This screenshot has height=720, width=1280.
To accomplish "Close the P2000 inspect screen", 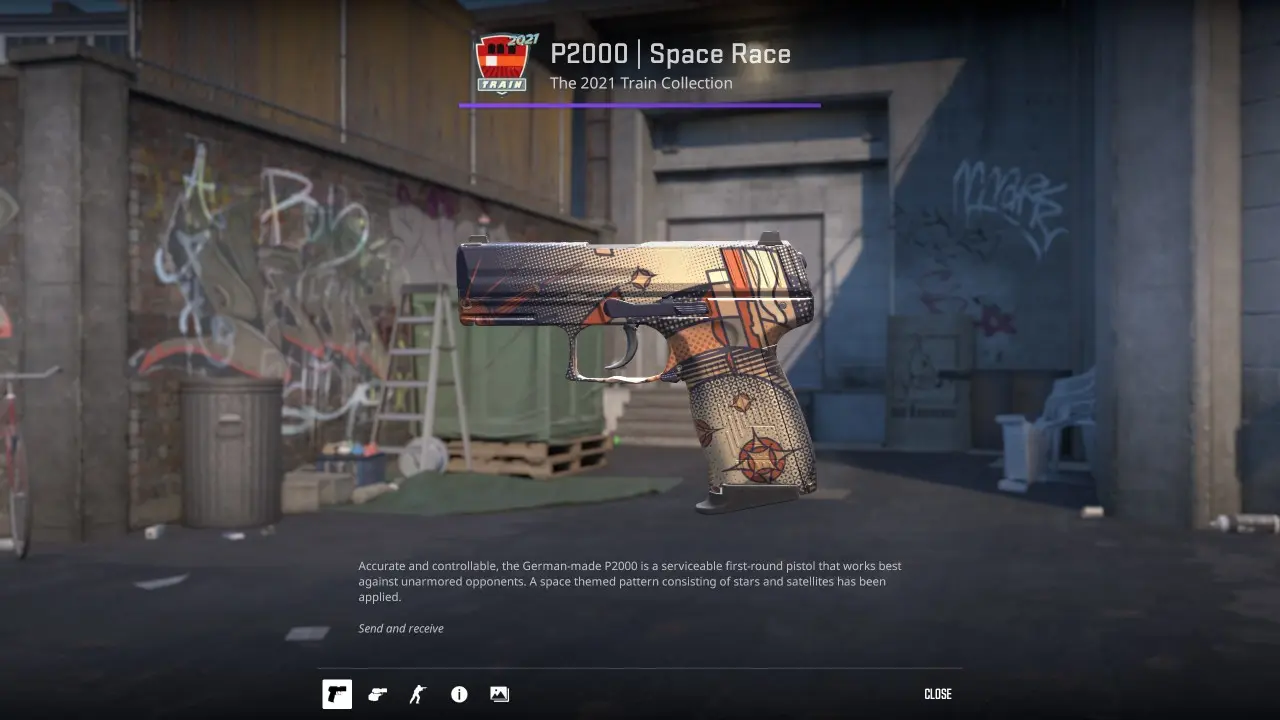I will point(937,694).
